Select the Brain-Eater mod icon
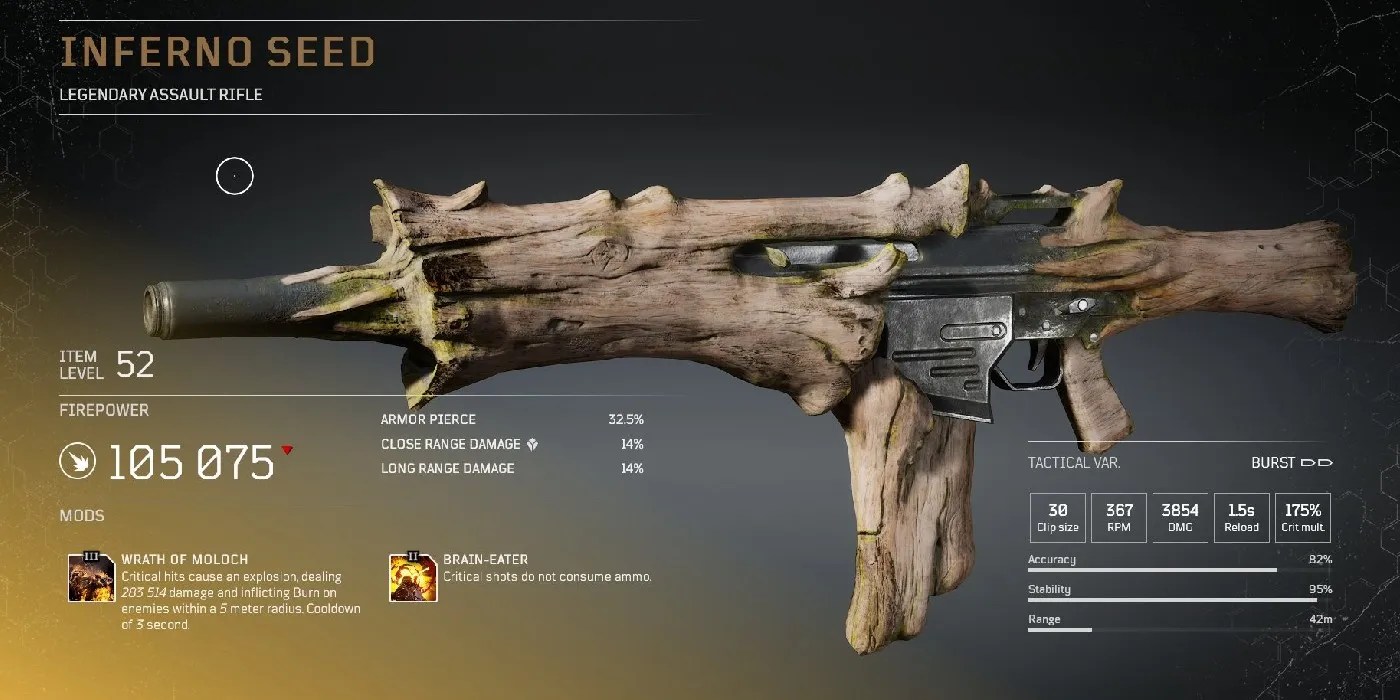 tap(413, 577)
